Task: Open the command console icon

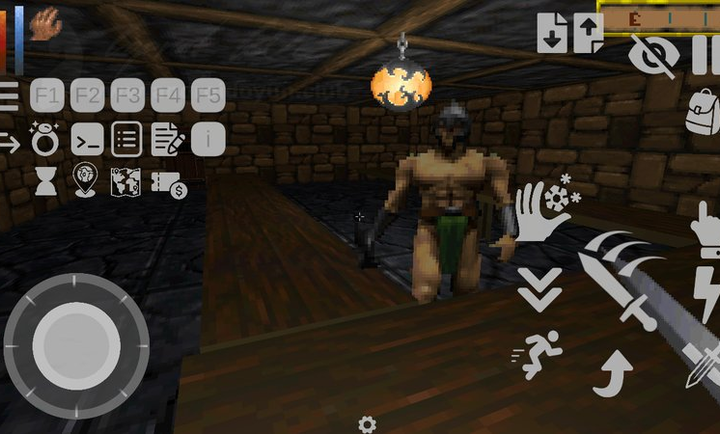Action: pyautogui.click(x=87, y=140)
